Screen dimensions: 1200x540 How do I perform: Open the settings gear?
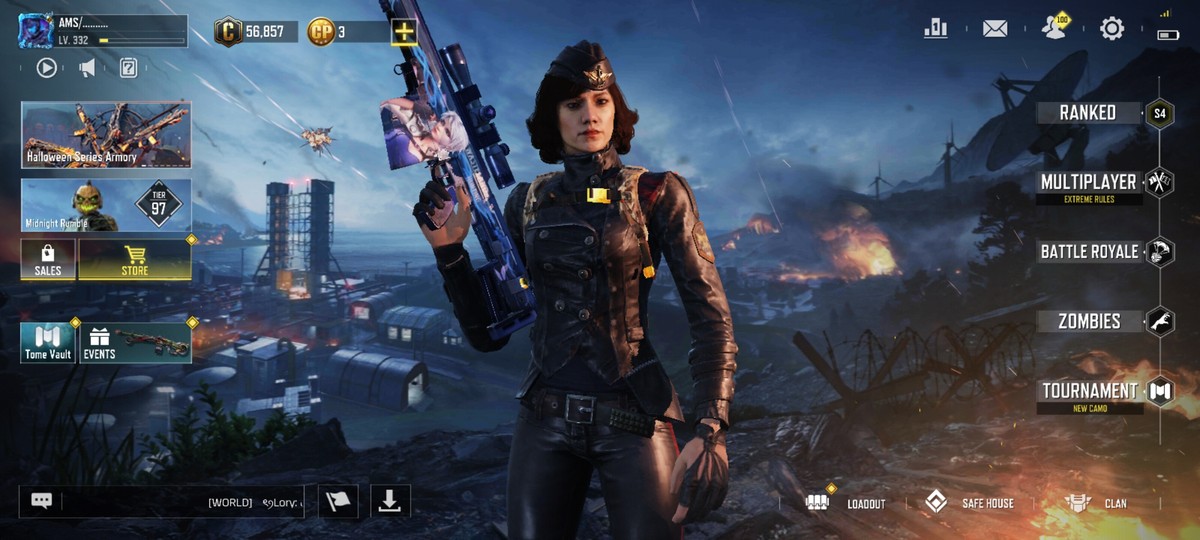1112,29
